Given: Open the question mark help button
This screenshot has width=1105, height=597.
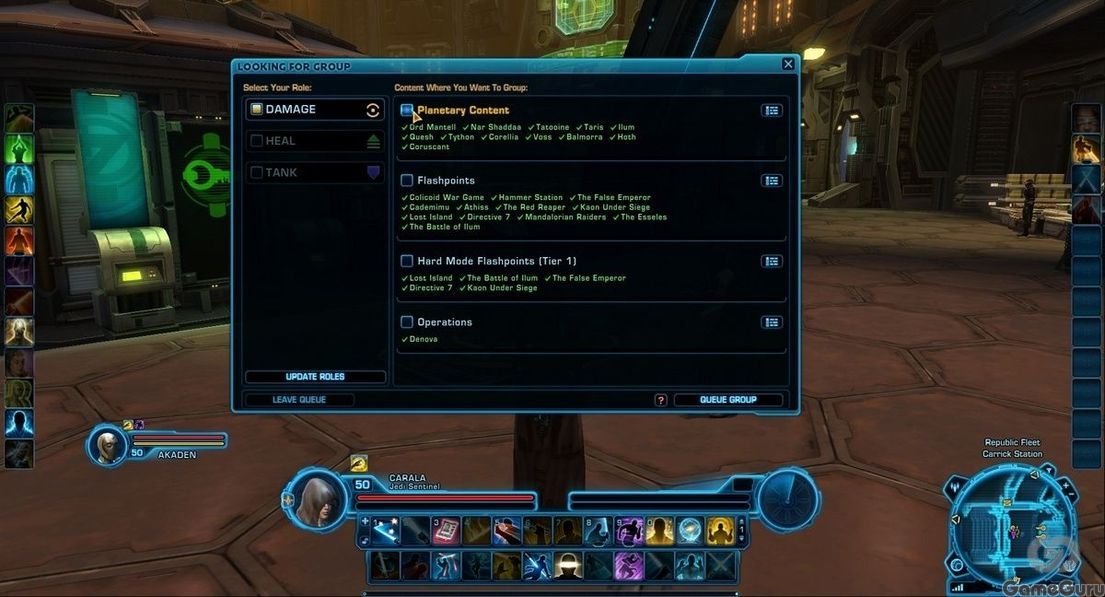Looking at the screenshot, I should pos(661,400).
